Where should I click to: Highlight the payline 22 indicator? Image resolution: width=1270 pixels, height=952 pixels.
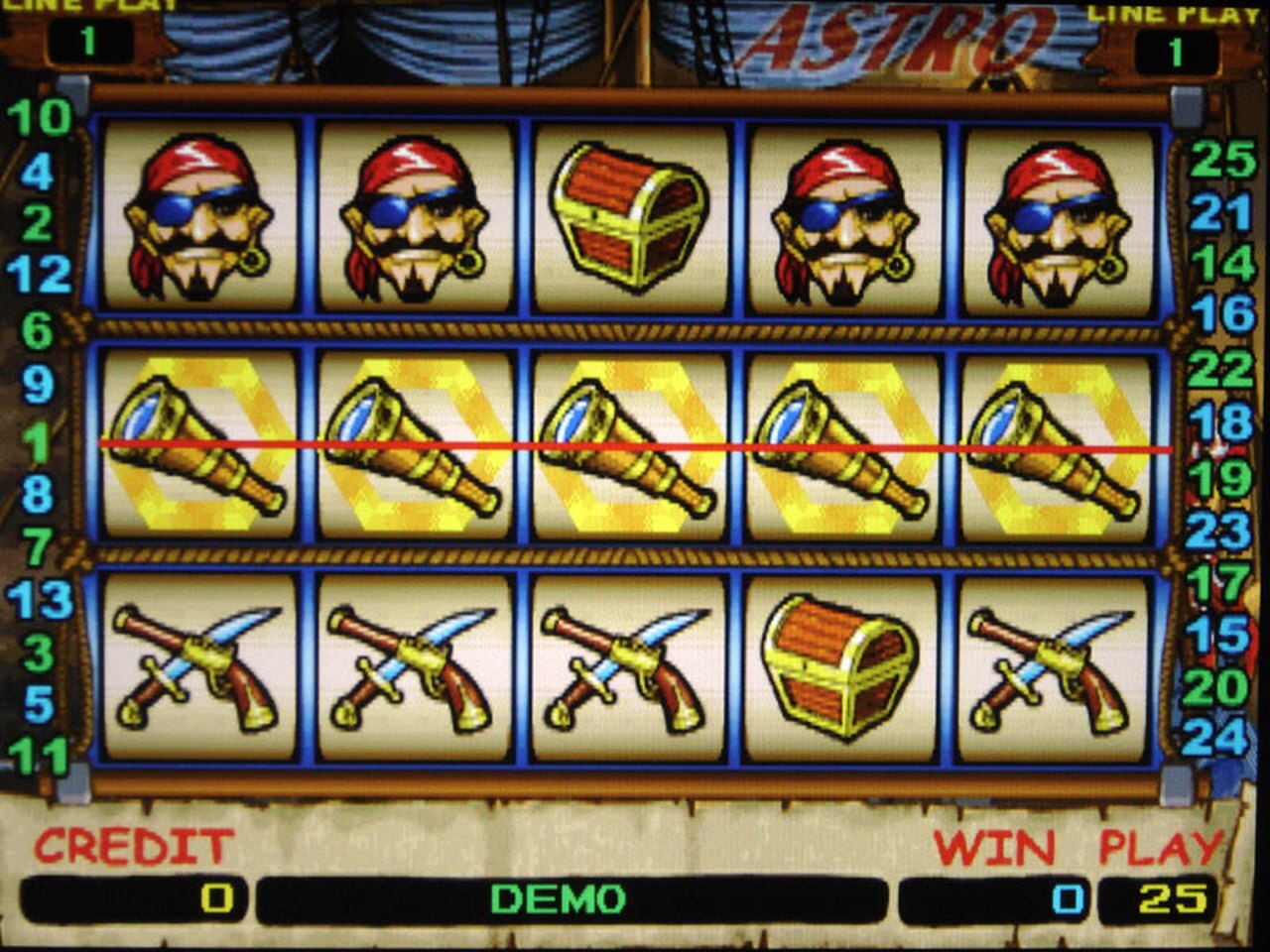click(x=1220, y=370)
